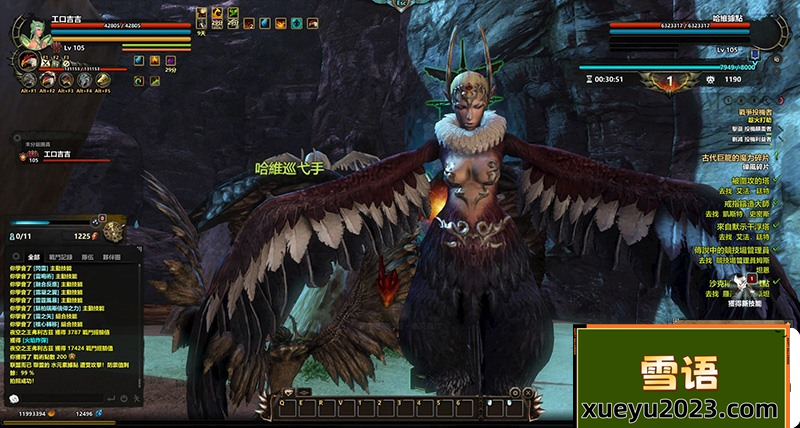Select the 古代巨龍的魔力碎片 quest entry
Screen dimensions: 800x428
point(735,157)
